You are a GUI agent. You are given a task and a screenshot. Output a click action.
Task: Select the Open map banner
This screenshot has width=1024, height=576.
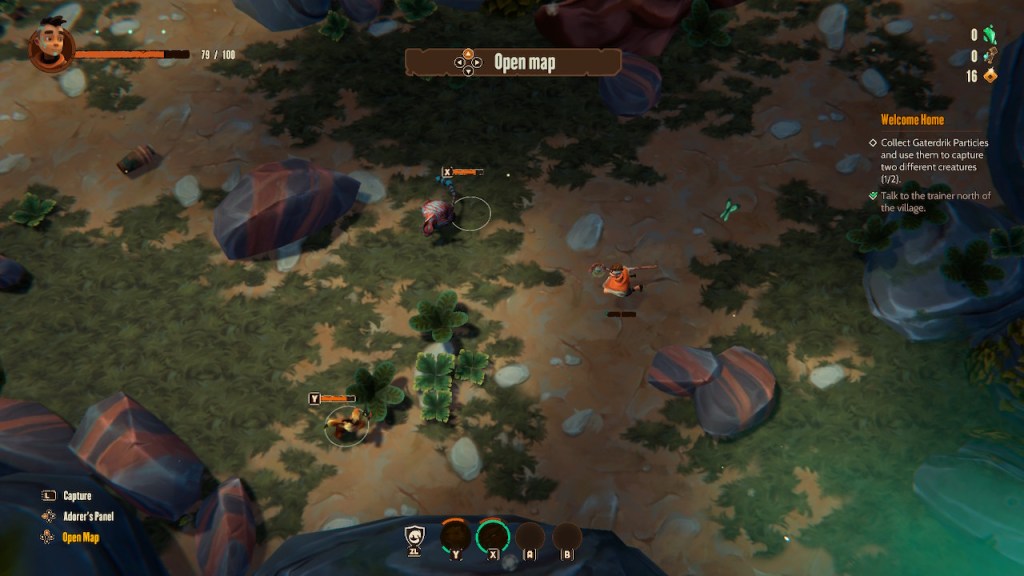[x=512, y=62]
